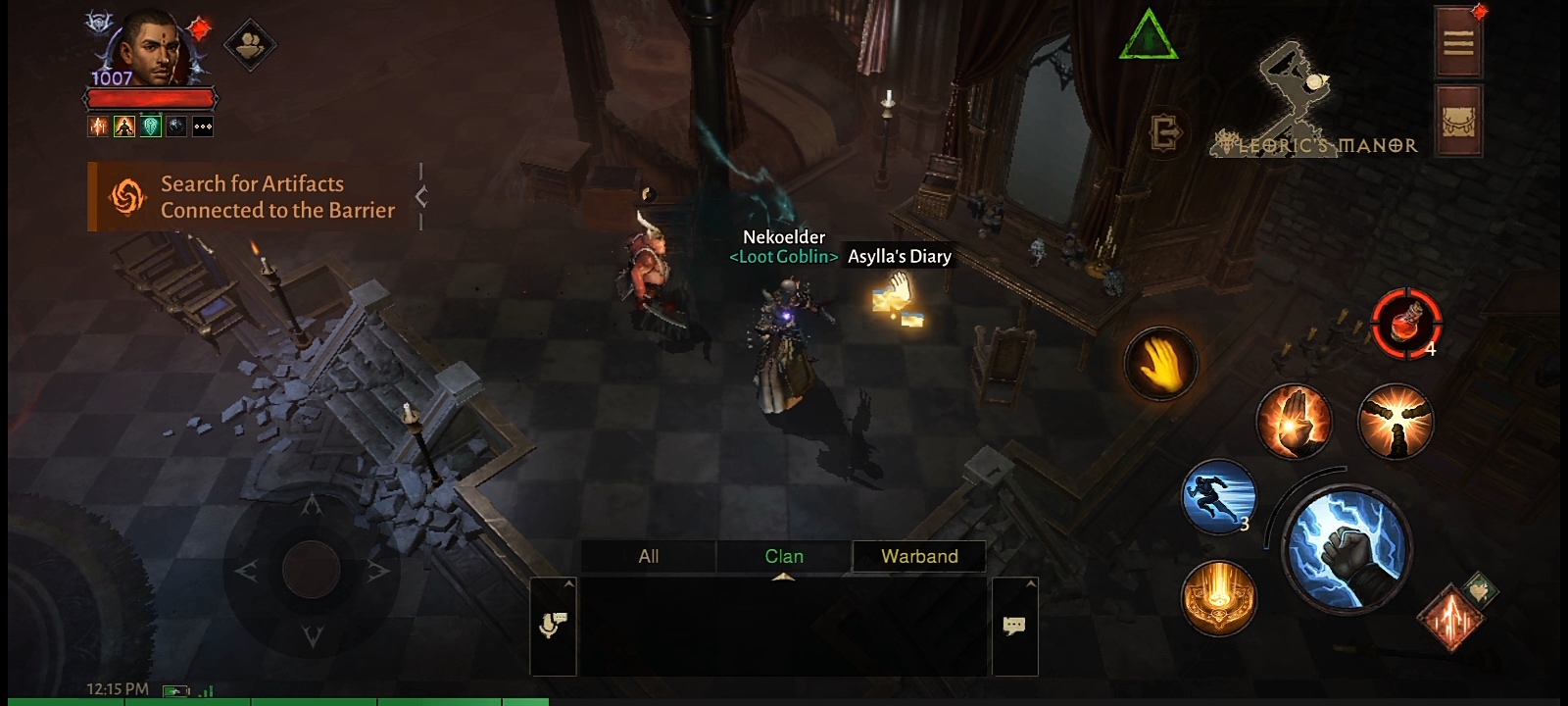The width and height of the screenshot is (1568, 706).
Task: Switch chat to the All tab
Action: click(648, 556)
